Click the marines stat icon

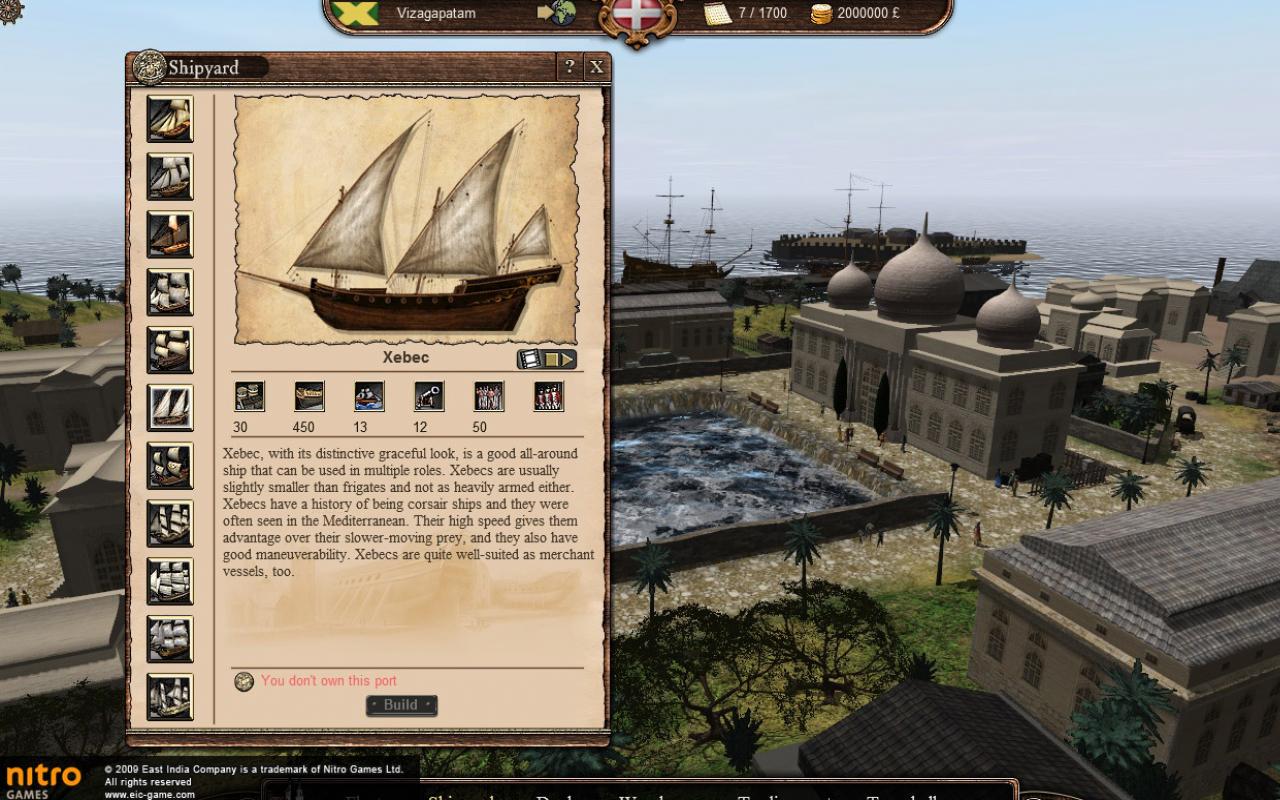[548, 396]
